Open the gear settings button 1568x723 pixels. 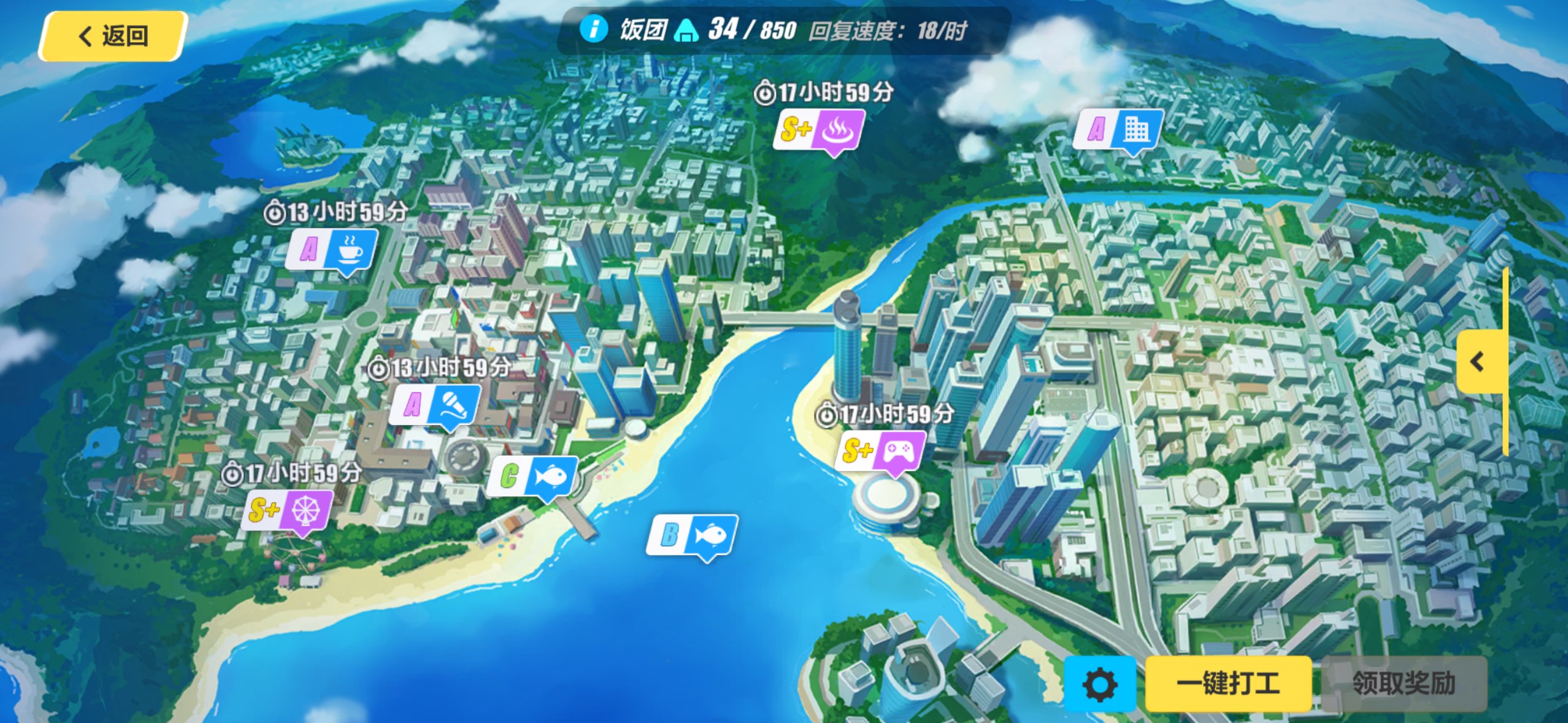(1099, 684)
